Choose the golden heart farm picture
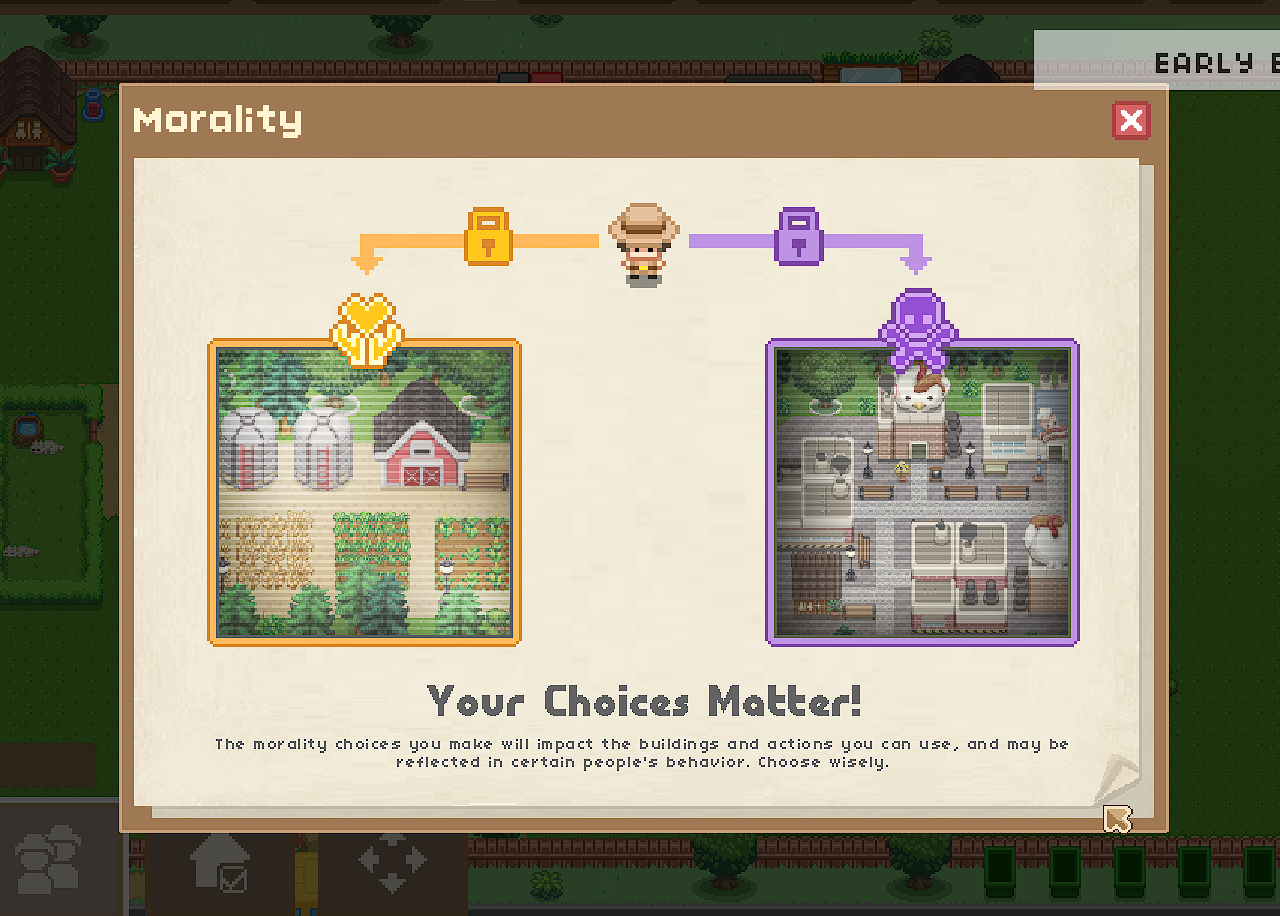Viewport: 1280px width, 916px height. coord(364,492)
